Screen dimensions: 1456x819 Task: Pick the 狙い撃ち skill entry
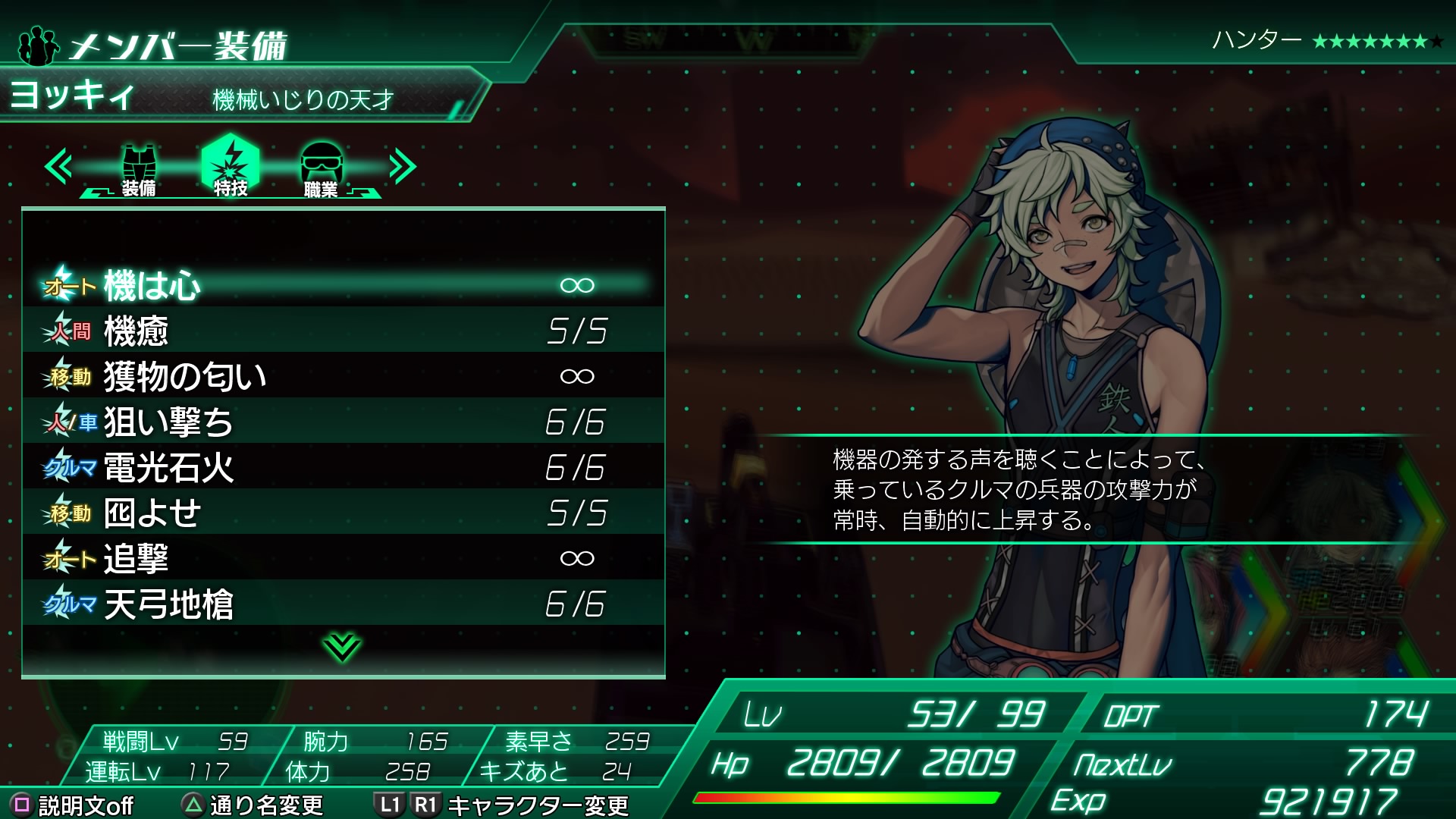pyautogui.click(x=344, y=422)
